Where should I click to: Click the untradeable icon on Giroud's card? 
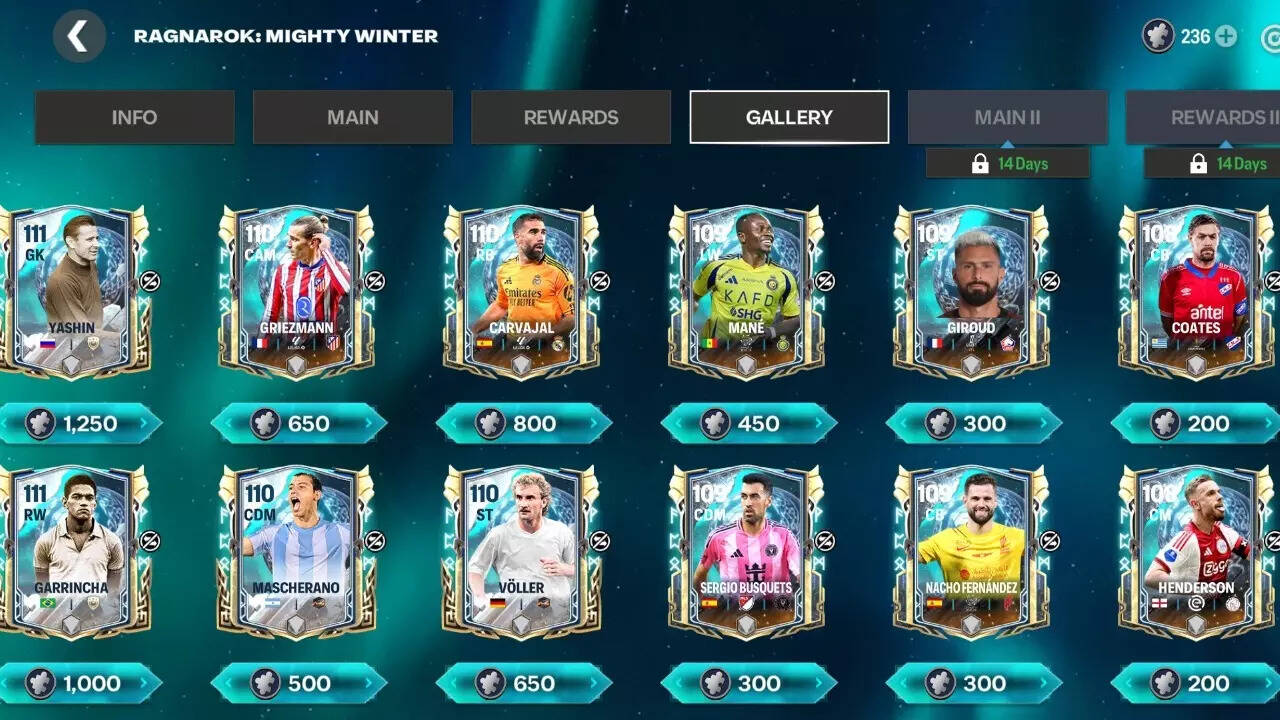1050,283
